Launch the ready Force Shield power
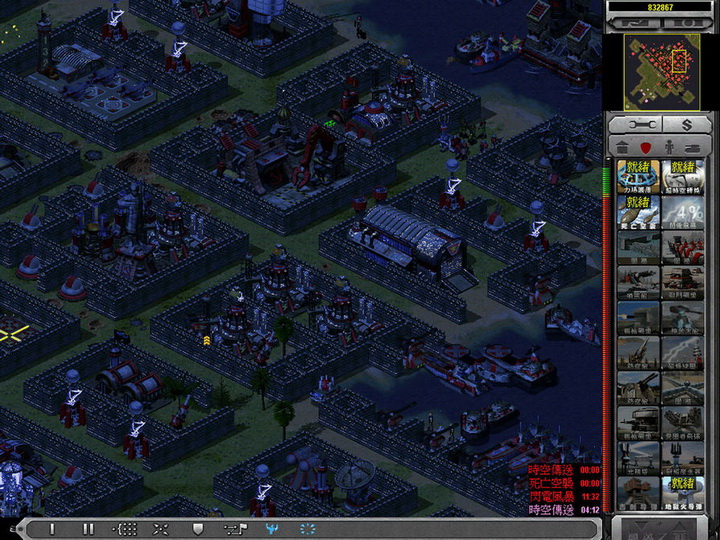This screenshot has width=720, height=540. point(638,174)
